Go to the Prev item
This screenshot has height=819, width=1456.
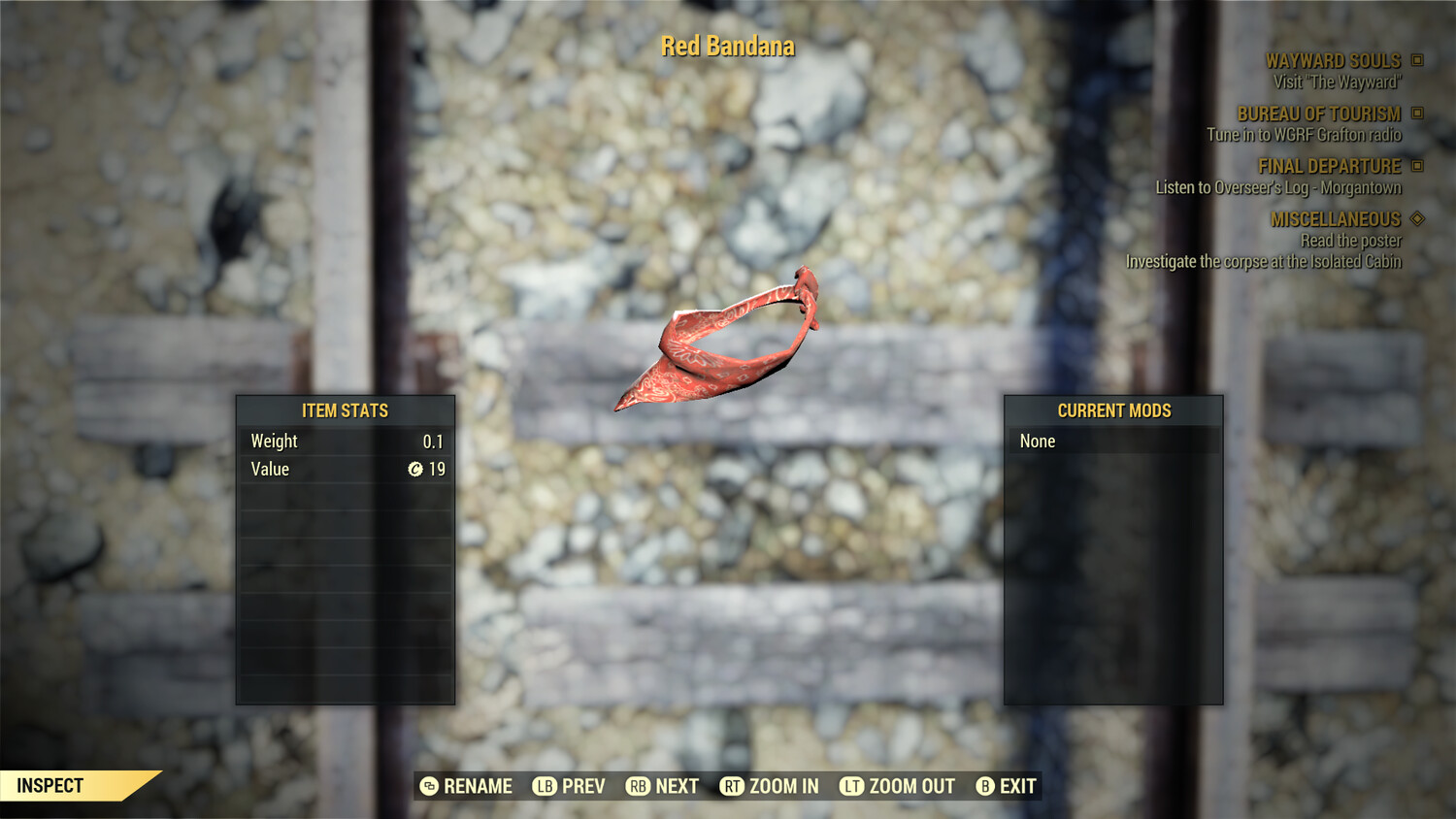[569, 786]
